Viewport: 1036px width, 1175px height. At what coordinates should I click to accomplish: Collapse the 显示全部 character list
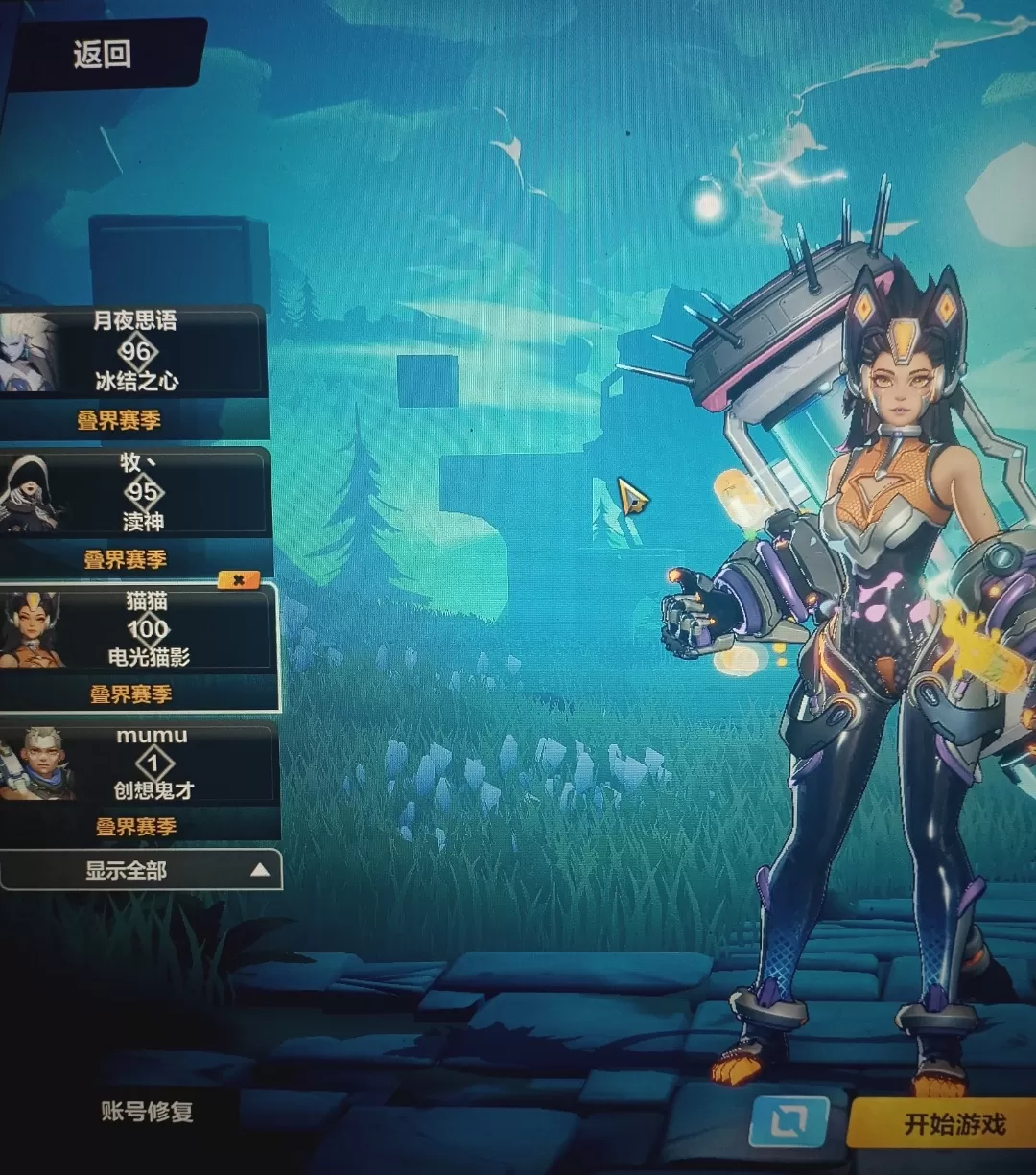pyautogui.click(x=140, y=871)
